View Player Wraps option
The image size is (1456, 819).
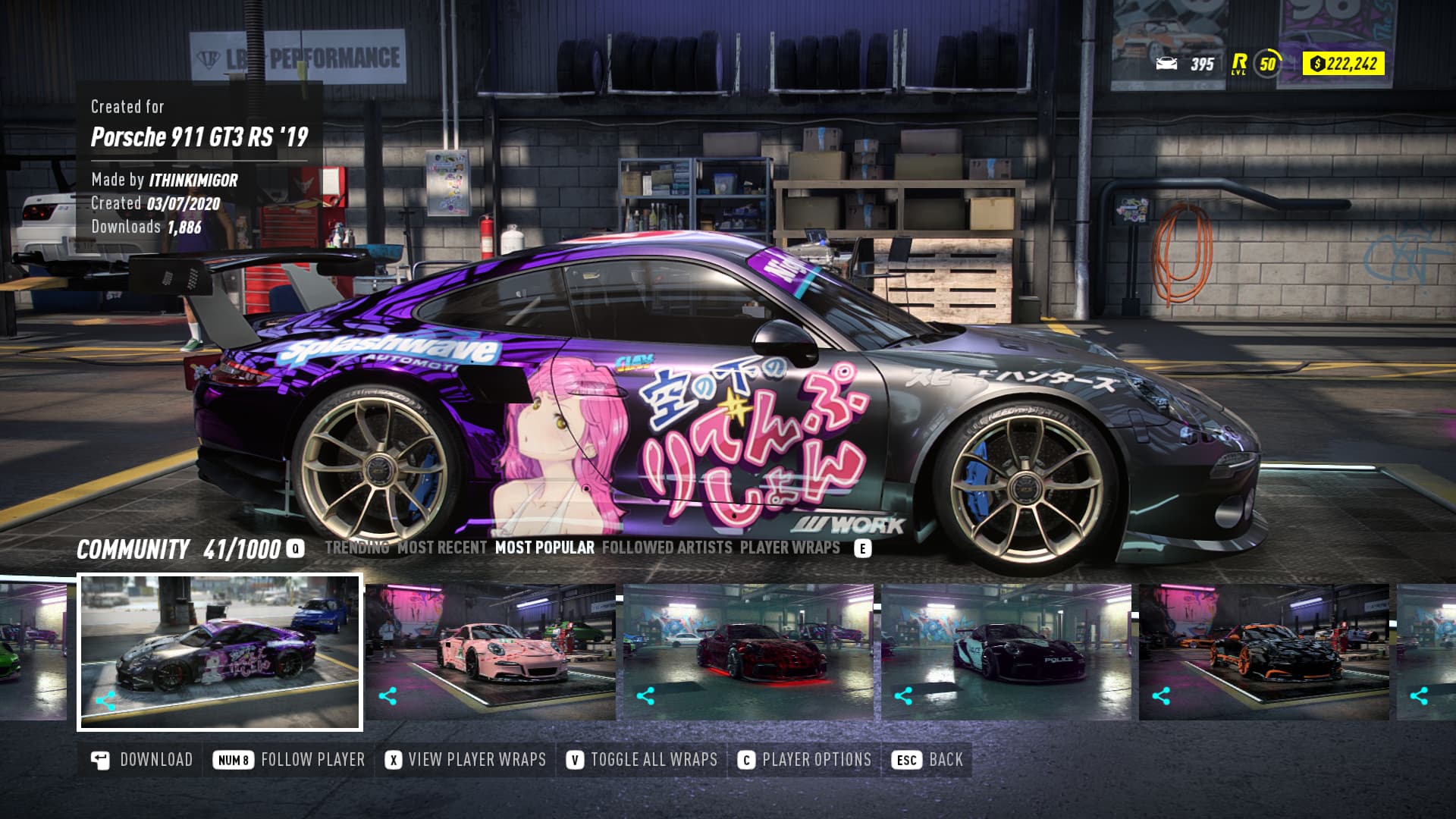[x=466, y=760]
